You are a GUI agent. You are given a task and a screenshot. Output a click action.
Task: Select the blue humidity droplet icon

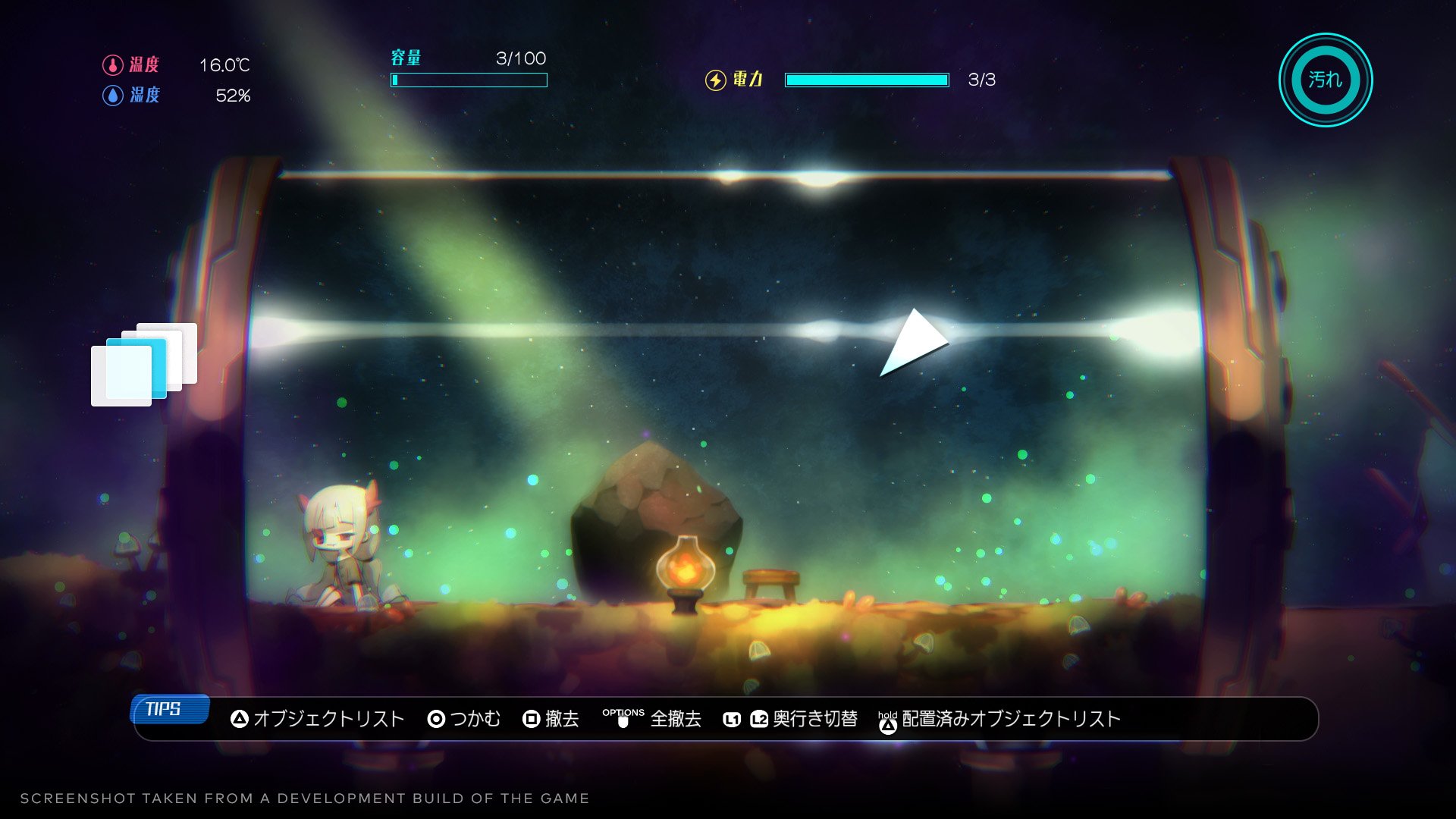coord(112,96)
